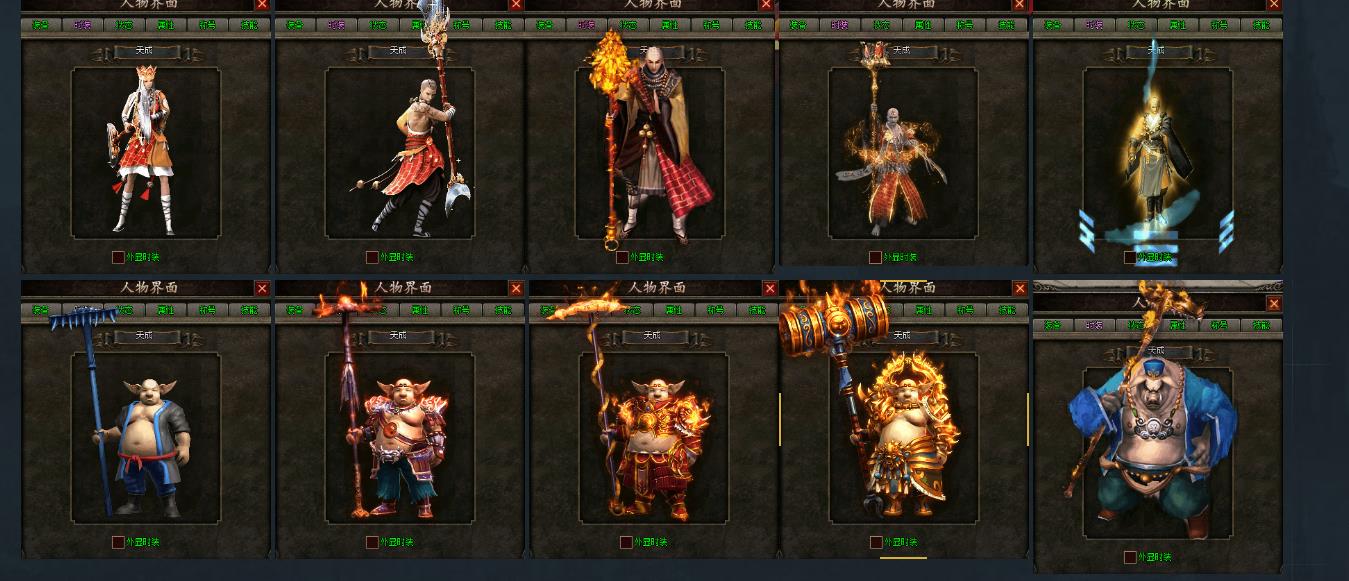Show 技能 tab in red-armored pig panel
The image size is (1349, 581).
[504, 310]
